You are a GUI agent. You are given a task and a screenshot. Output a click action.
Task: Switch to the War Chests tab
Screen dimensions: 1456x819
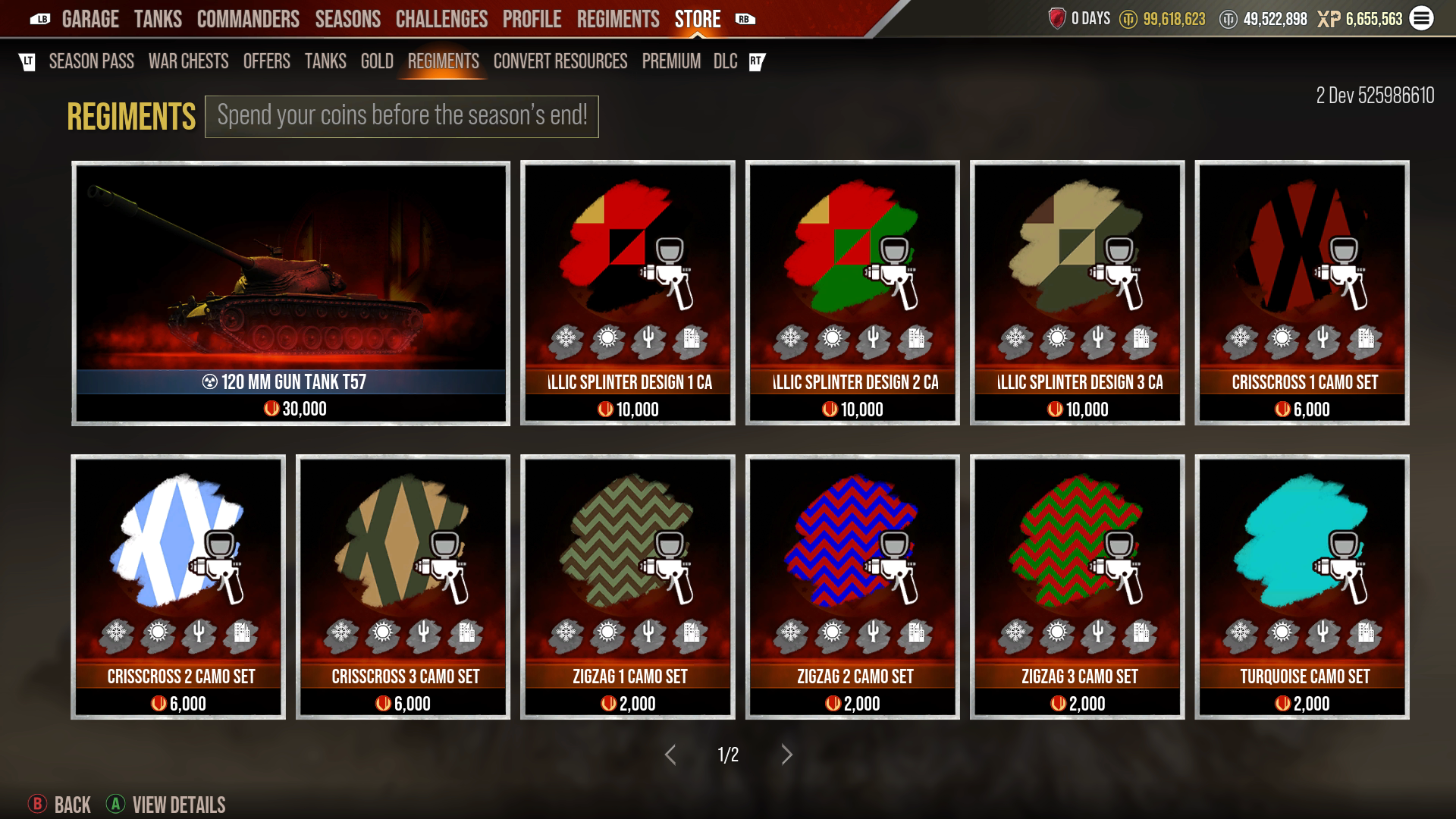(189, 61)
